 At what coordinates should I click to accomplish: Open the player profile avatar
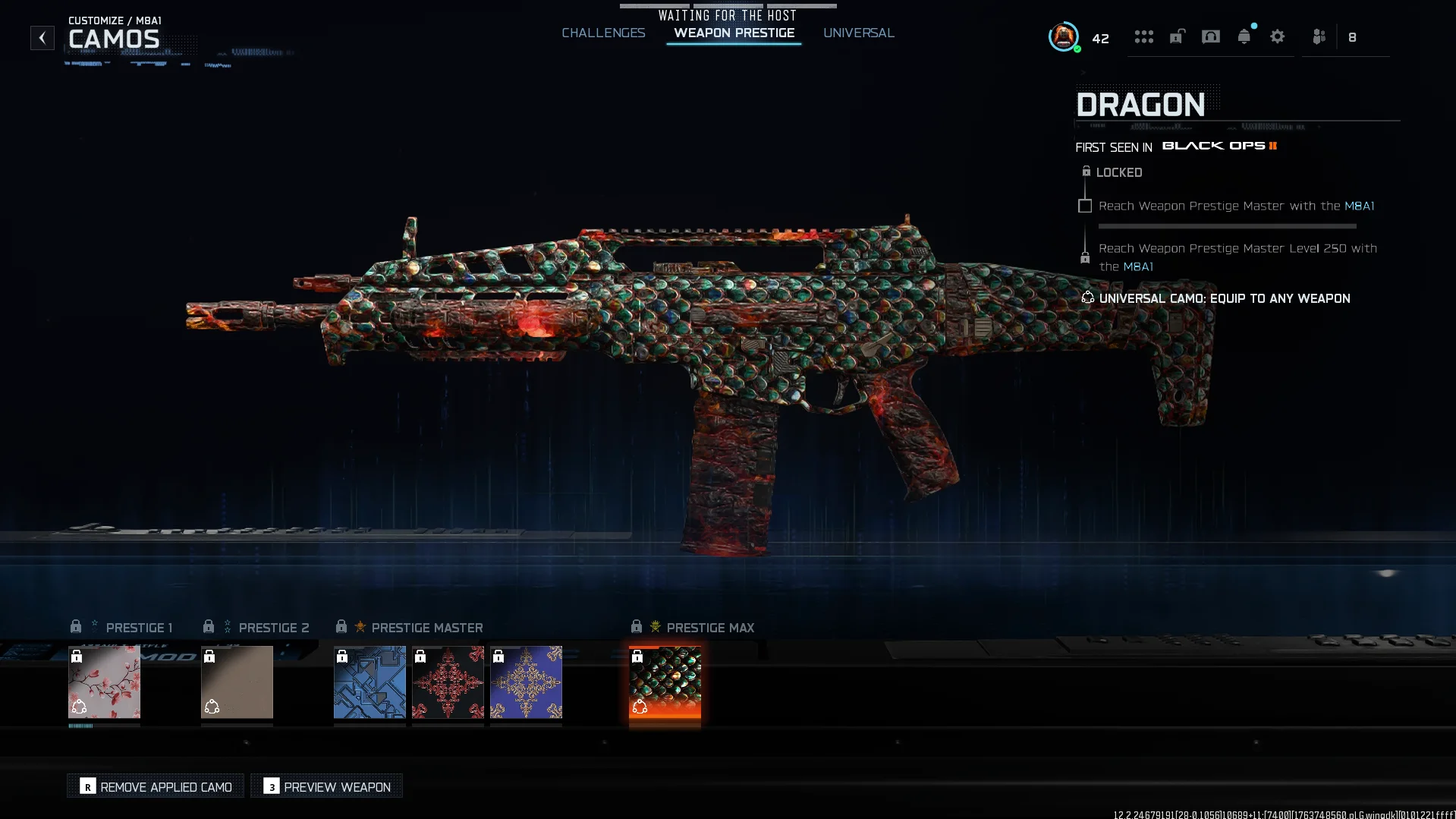point(1063,36)
